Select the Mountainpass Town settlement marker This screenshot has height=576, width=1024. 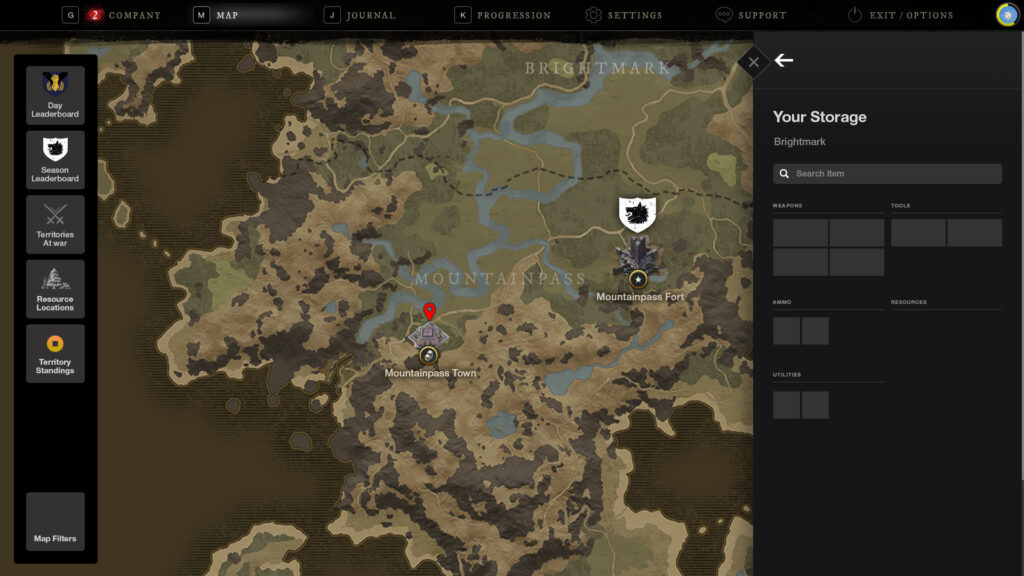coord(428,337)
